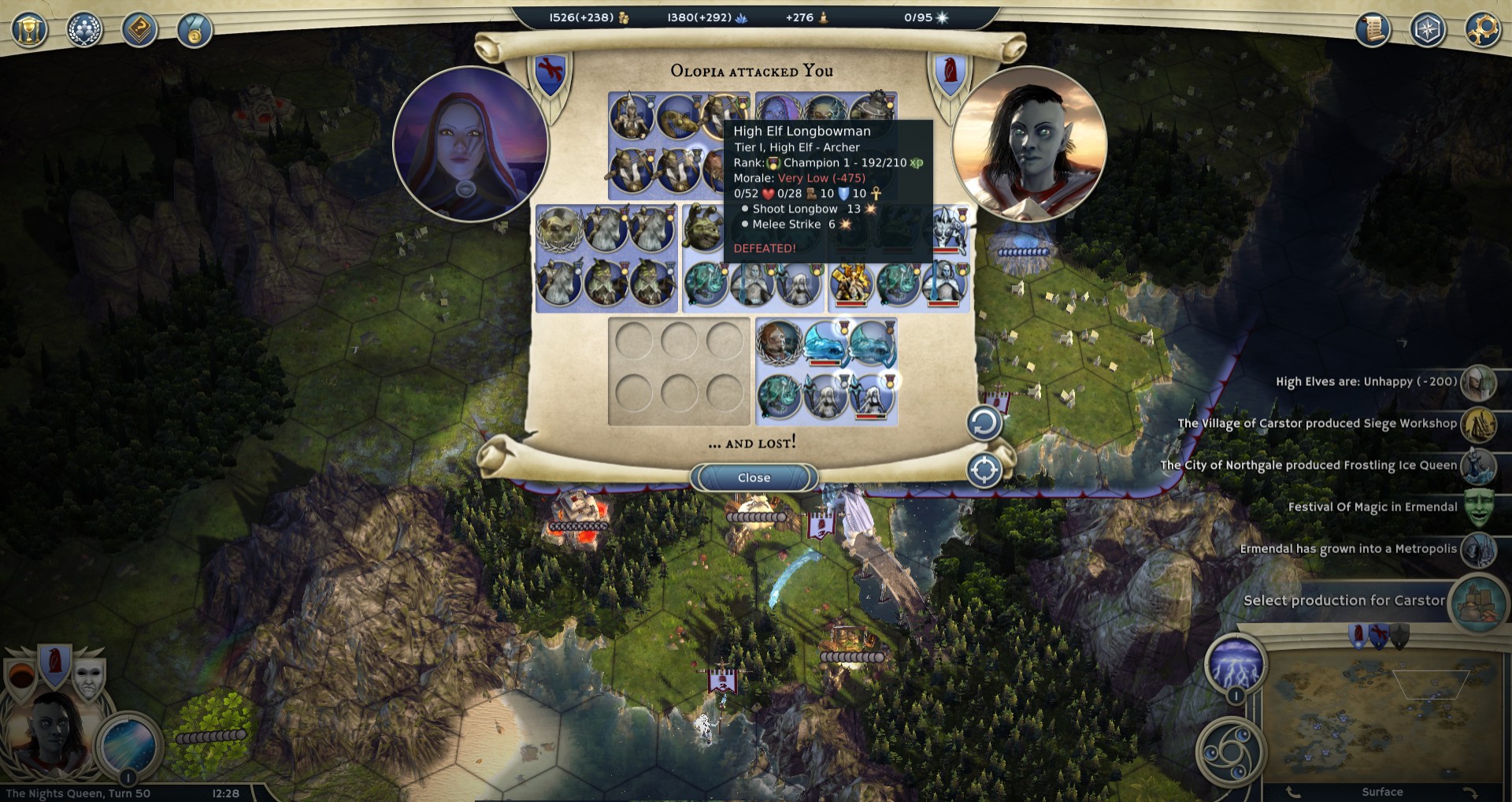View Northgale Frostling Ice Queen notice
This screenshot has width=1512, height=802.
1308,466
